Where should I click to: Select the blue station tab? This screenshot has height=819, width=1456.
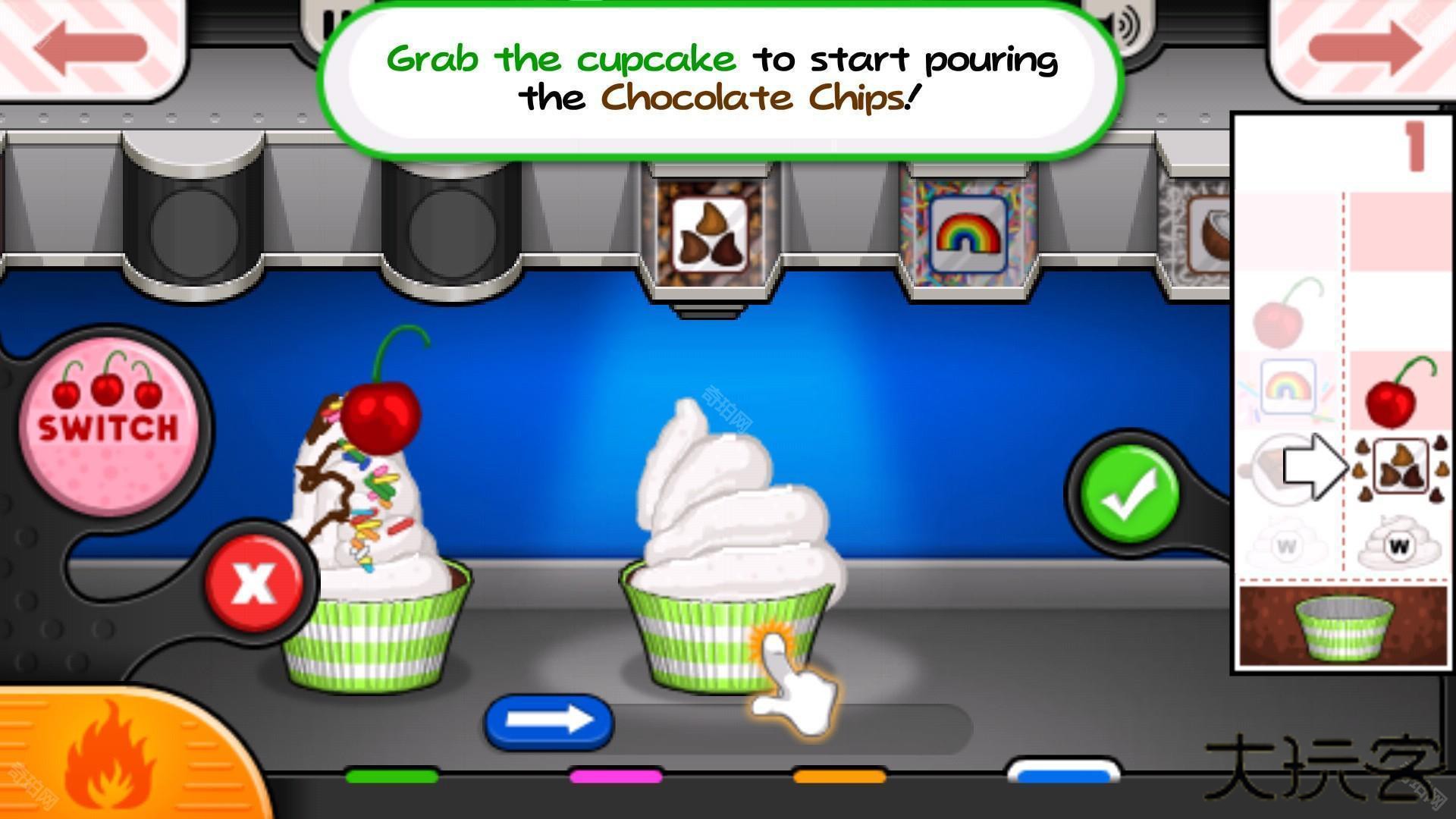(x=1063, y=773)
